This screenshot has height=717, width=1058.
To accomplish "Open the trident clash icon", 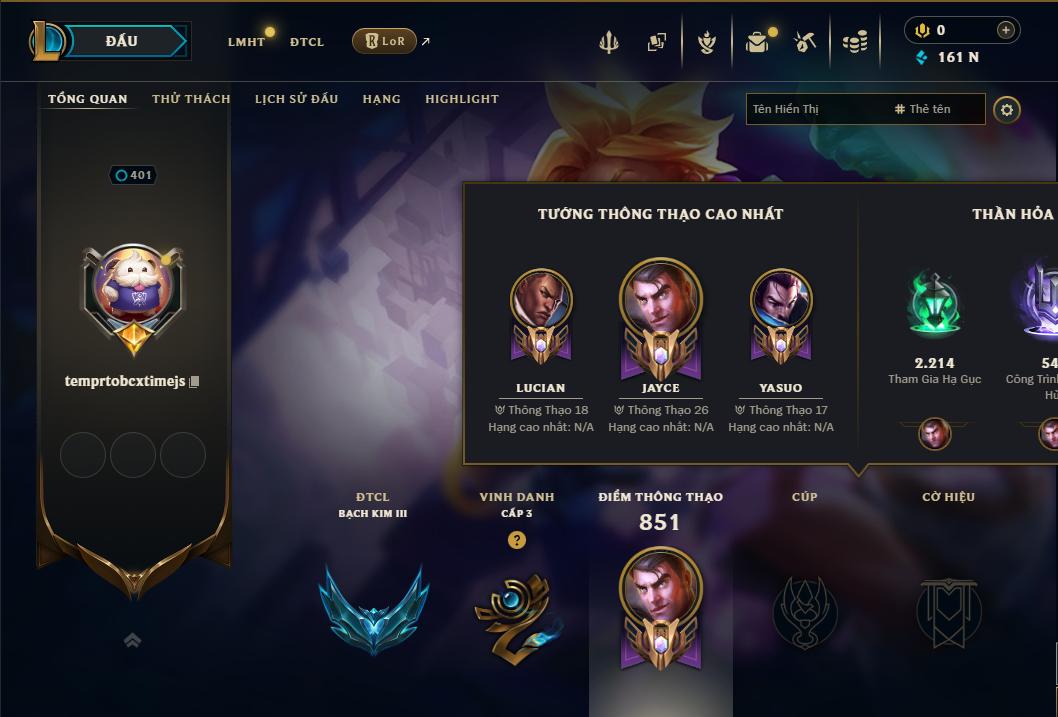I will click(x=609, y=42).
